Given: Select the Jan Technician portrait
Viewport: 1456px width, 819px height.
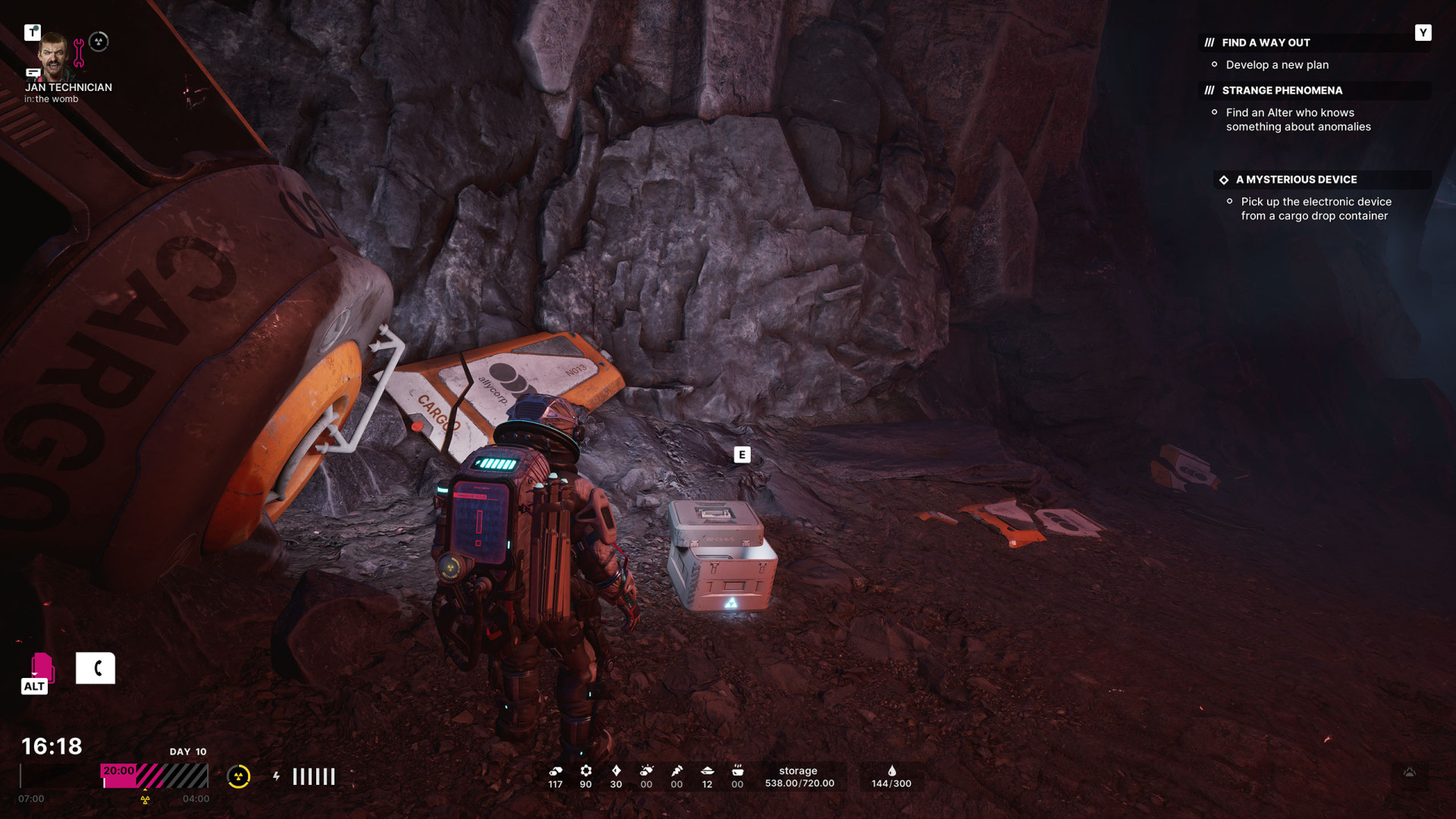Looking at the screenshot, I should tap(53, 56).
